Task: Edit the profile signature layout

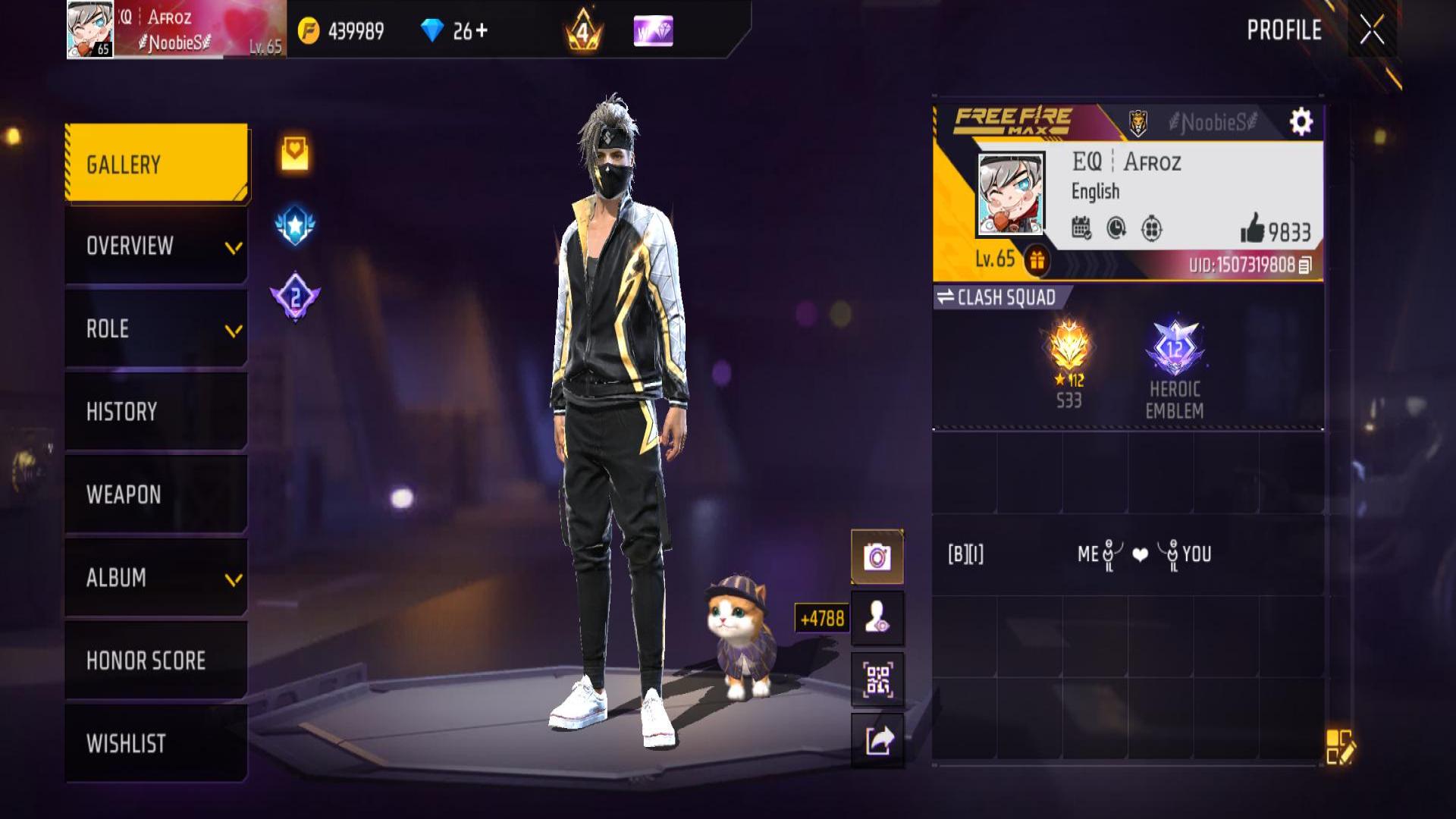Action: click(1339, 746)
